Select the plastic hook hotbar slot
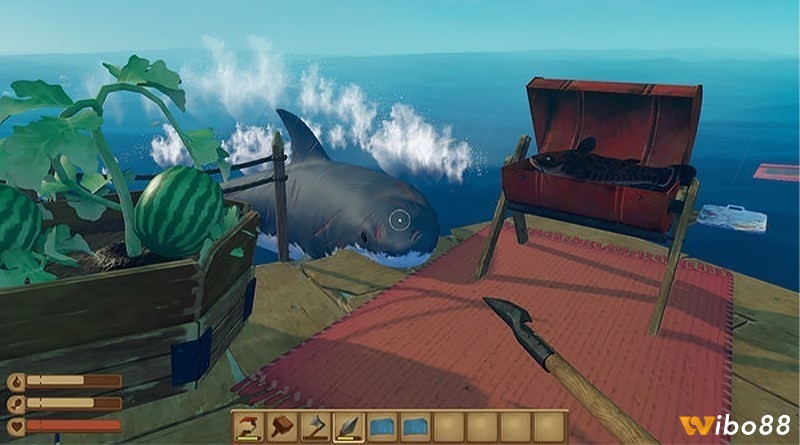Viewport: 800px width, 445px height. pos(247,427)
